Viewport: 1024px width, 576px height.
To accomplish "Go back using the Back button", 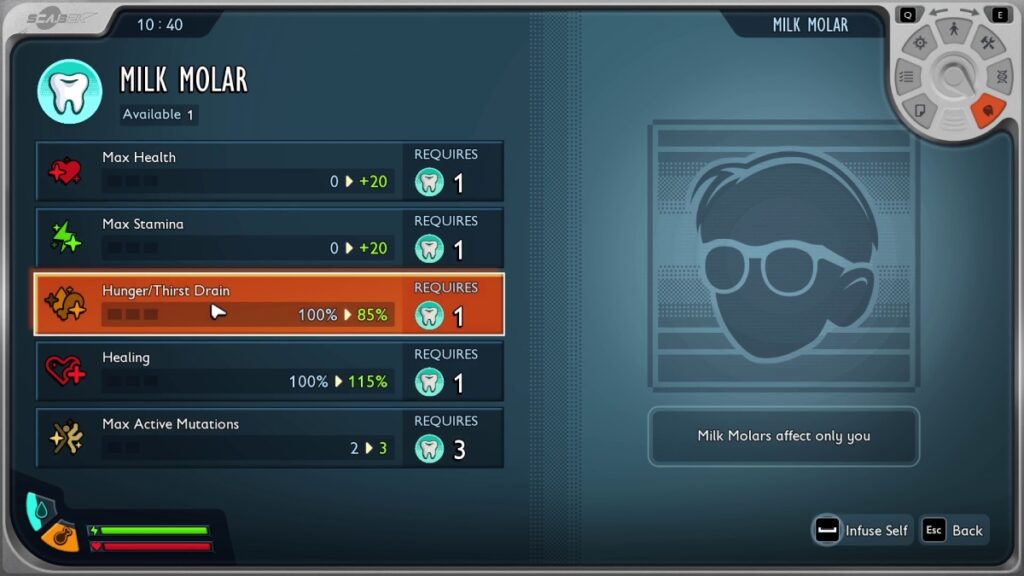I will [954, 531].
